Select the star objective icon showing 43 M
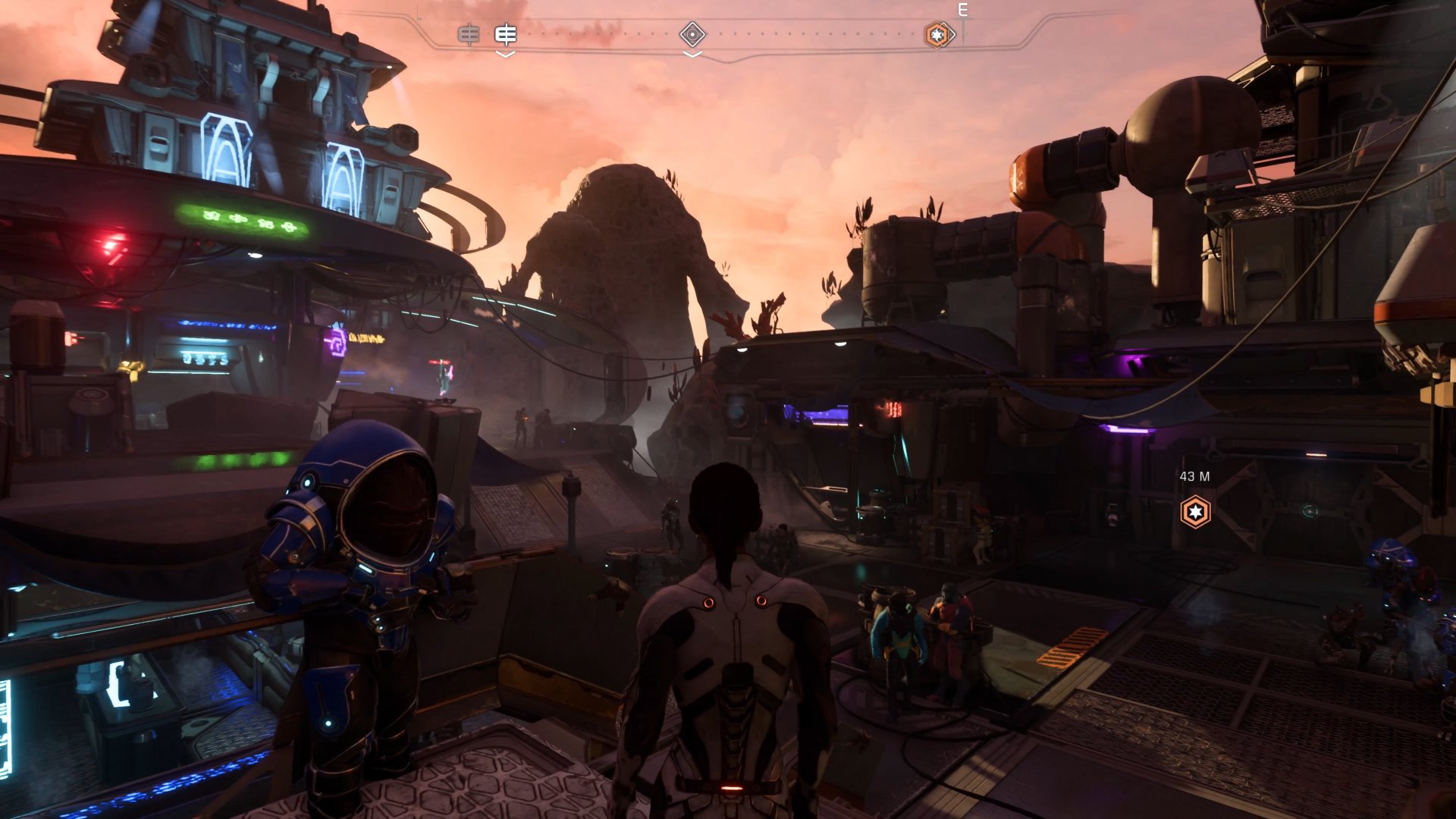Screen dimensions: 1456x819 (1195, 513)
